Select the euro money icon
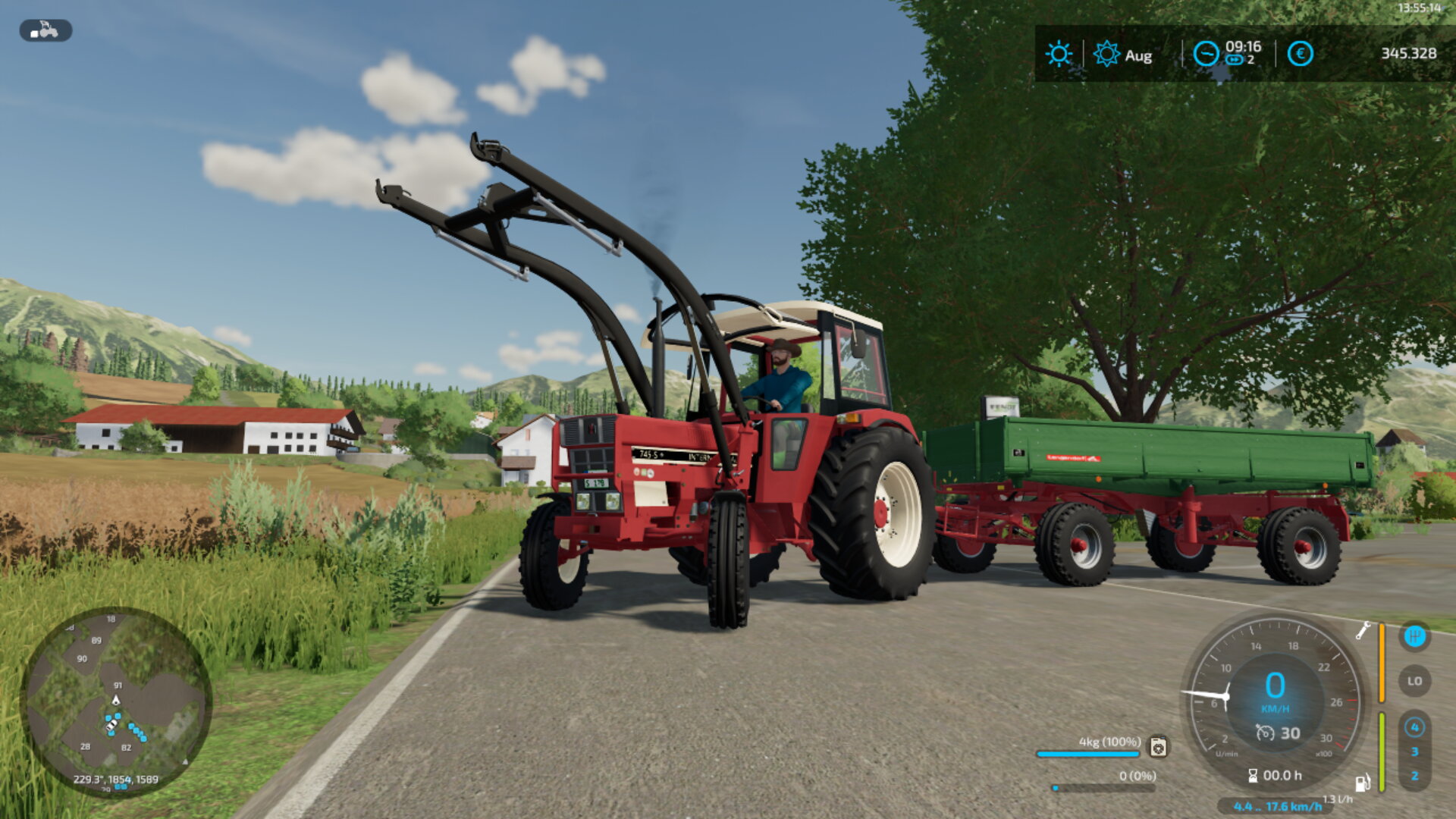 coord(1300,54)
